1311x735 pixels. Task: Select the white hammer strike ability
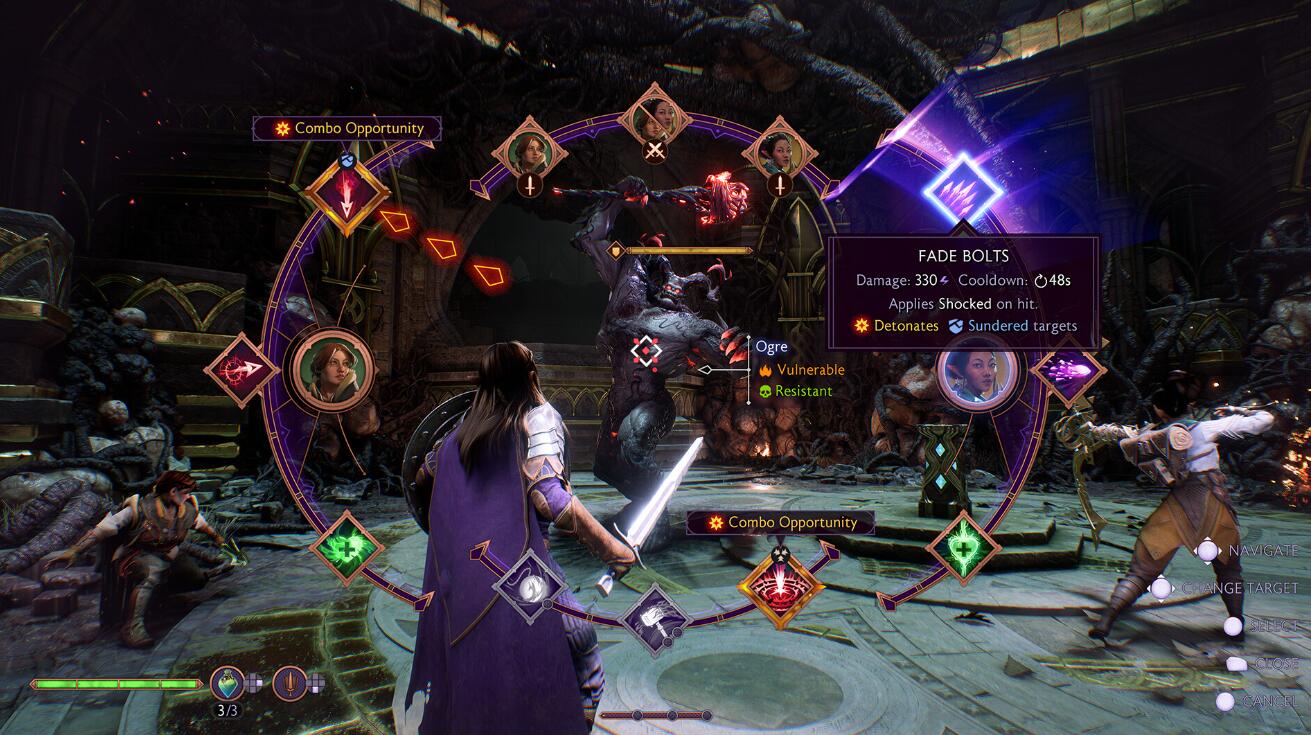click(x=656, y=620)
